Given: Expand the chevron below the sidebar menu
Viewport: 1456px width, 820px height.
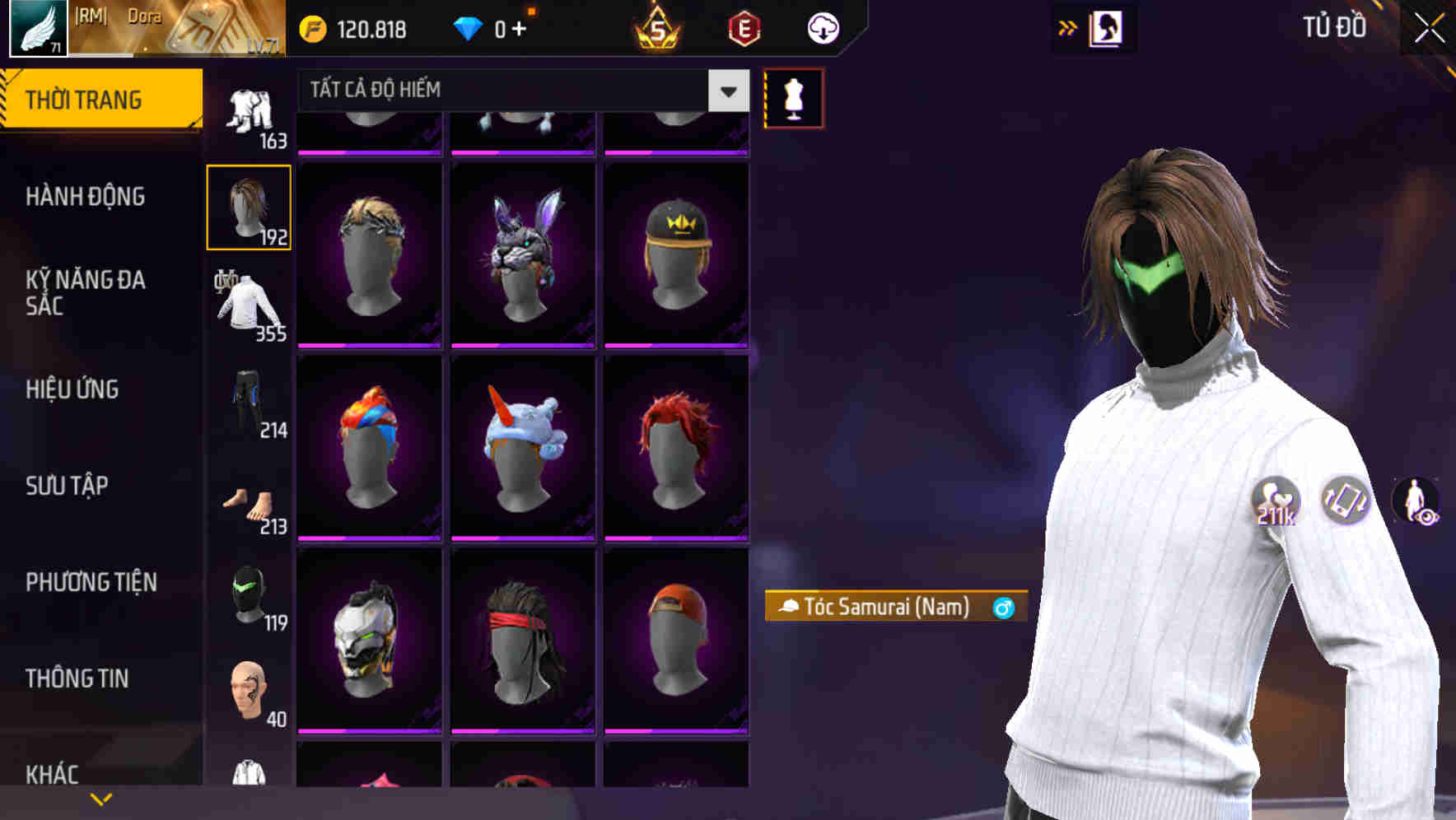Looking at the screenshot, I should (x=101, y=798).
